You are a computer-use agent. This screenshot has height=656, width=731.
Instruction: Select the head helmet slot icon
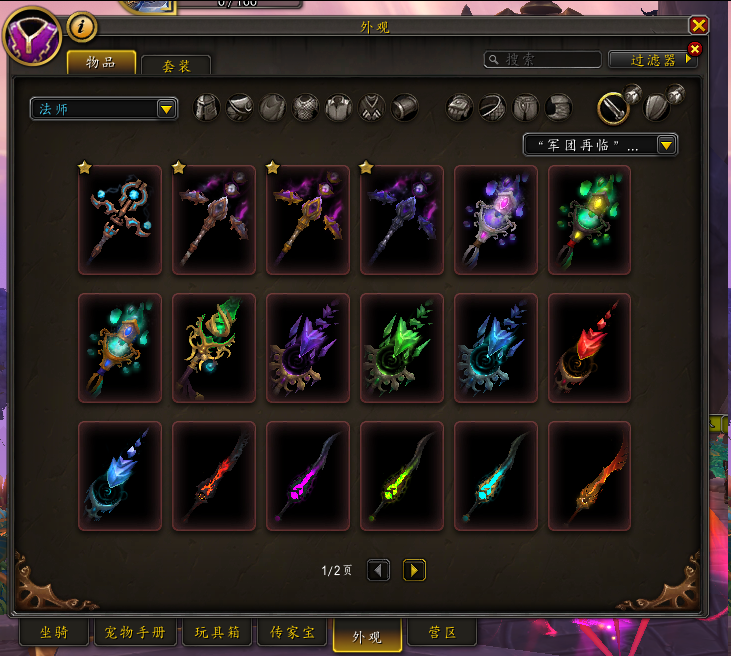[206, 108]
